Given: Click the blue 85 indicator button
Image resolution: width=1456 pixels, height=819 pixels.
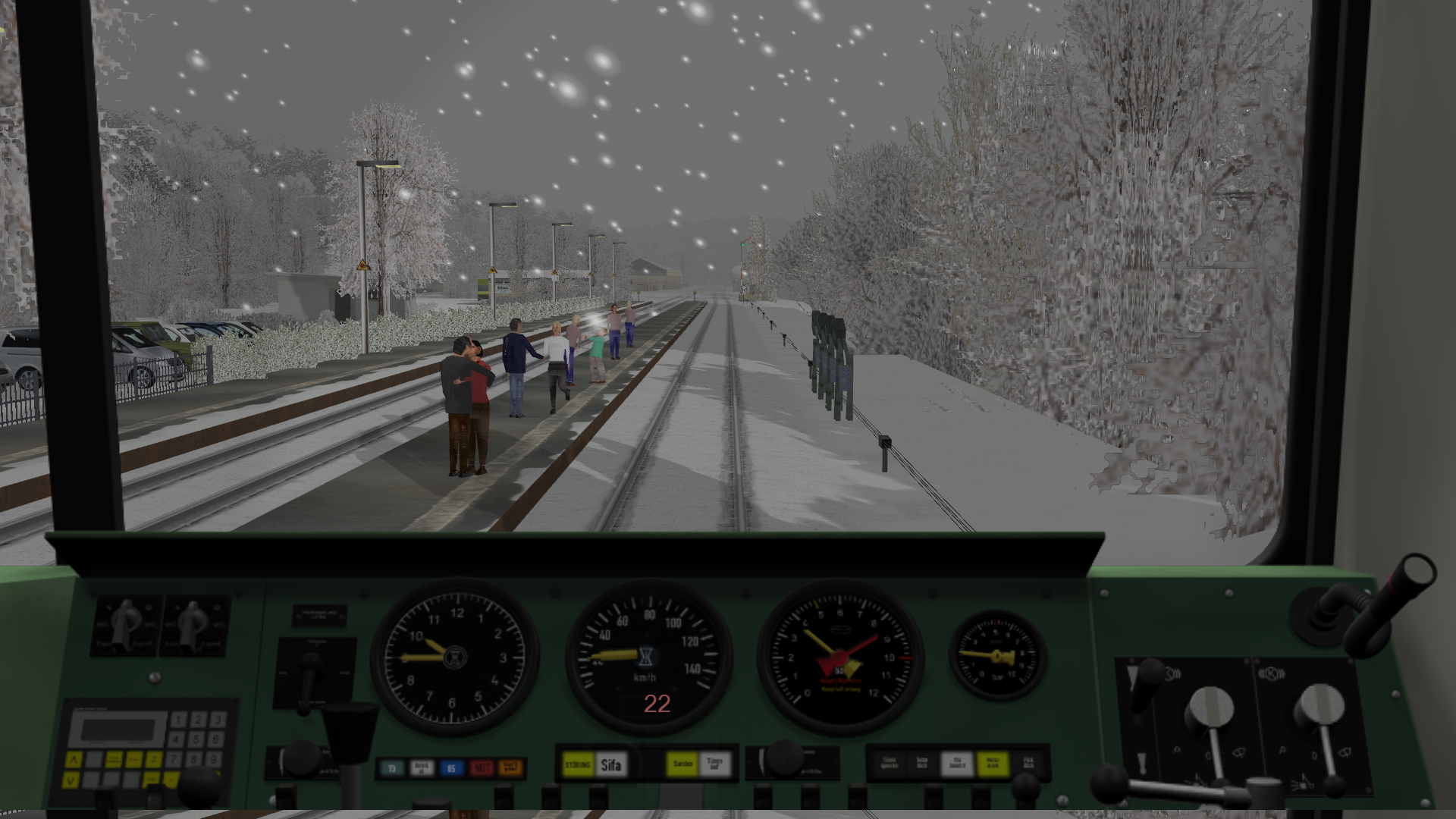Looking at the screenshot, I should [451, 768].
